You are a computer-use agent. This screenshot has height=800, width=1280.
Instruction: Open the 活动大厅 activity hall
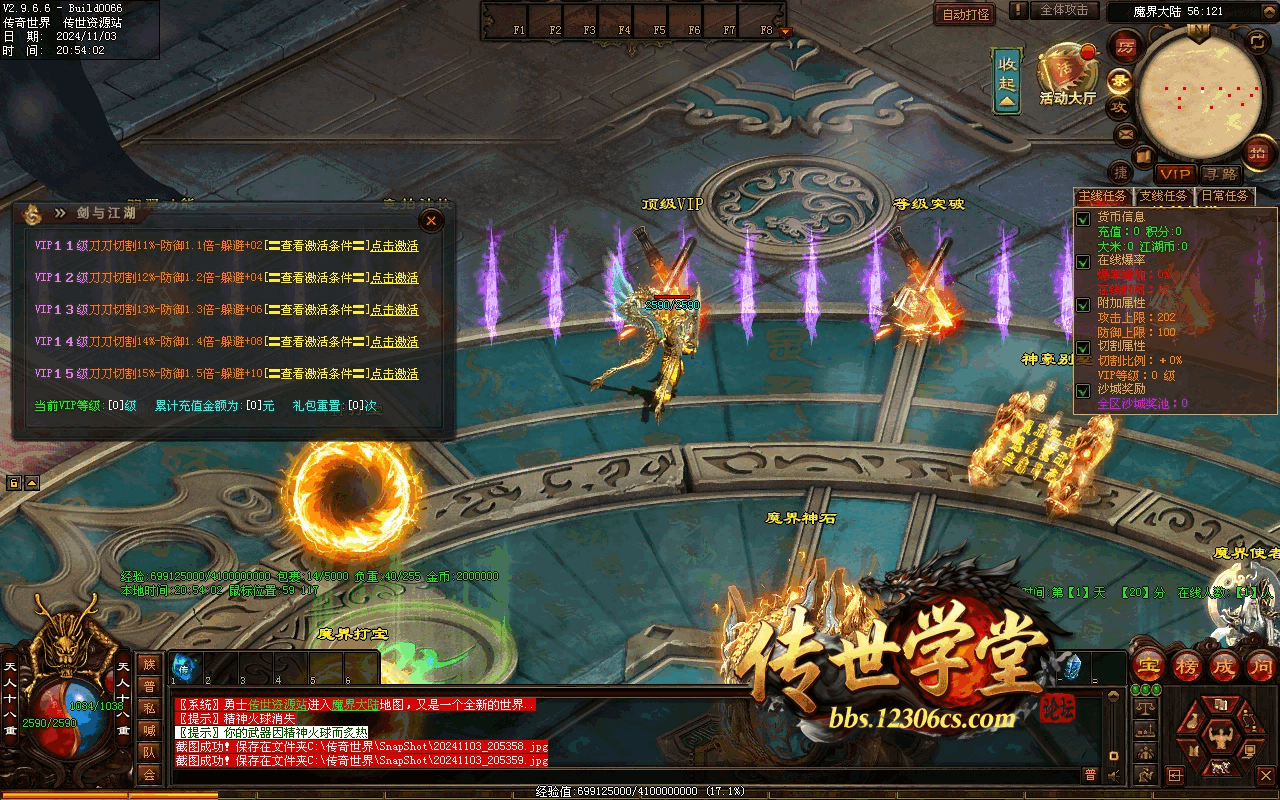coord(1067,75)
